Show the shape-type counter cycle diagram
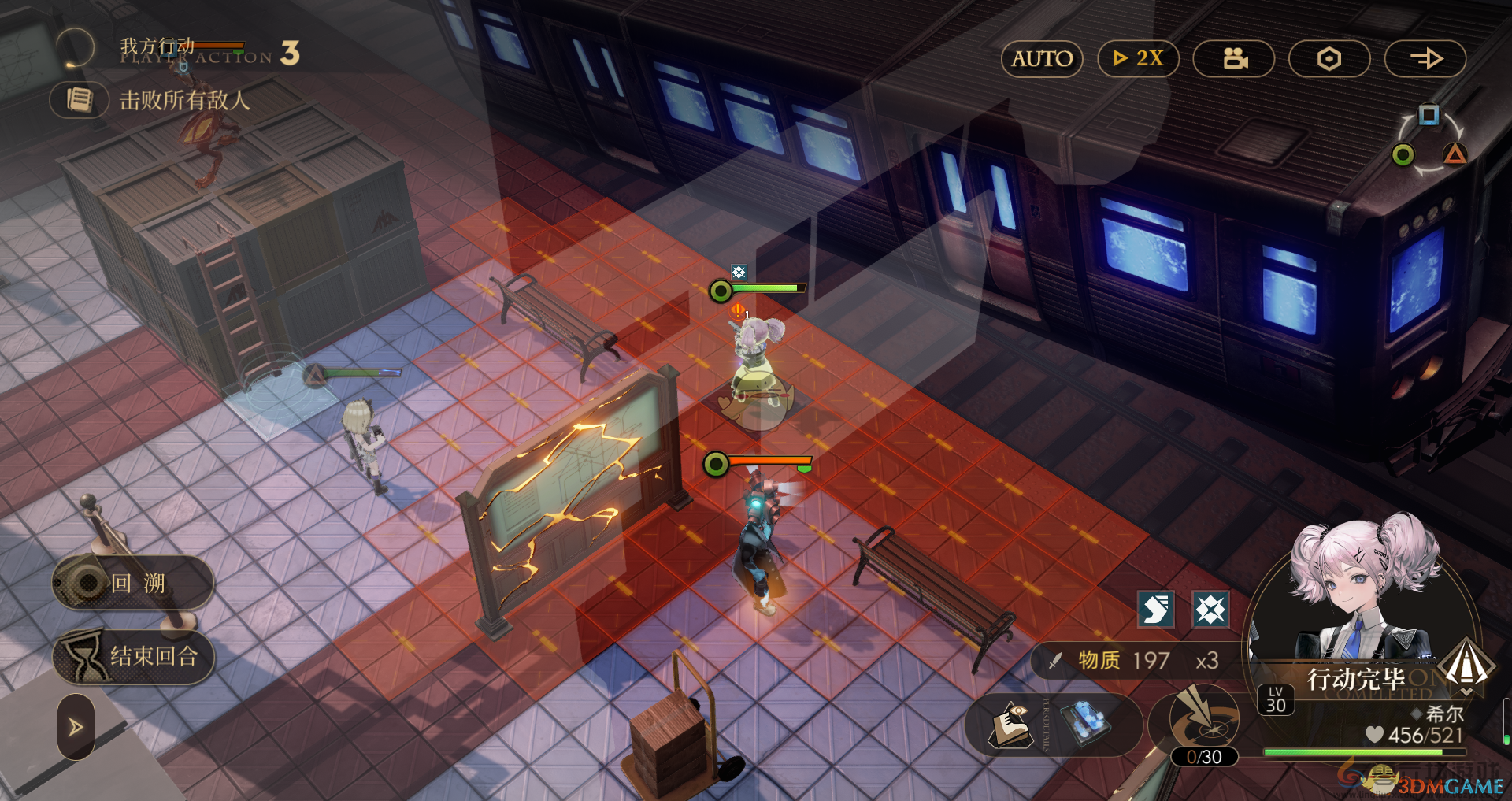Viewport: 1512px width, 801px height. [x=1429, y=142]
